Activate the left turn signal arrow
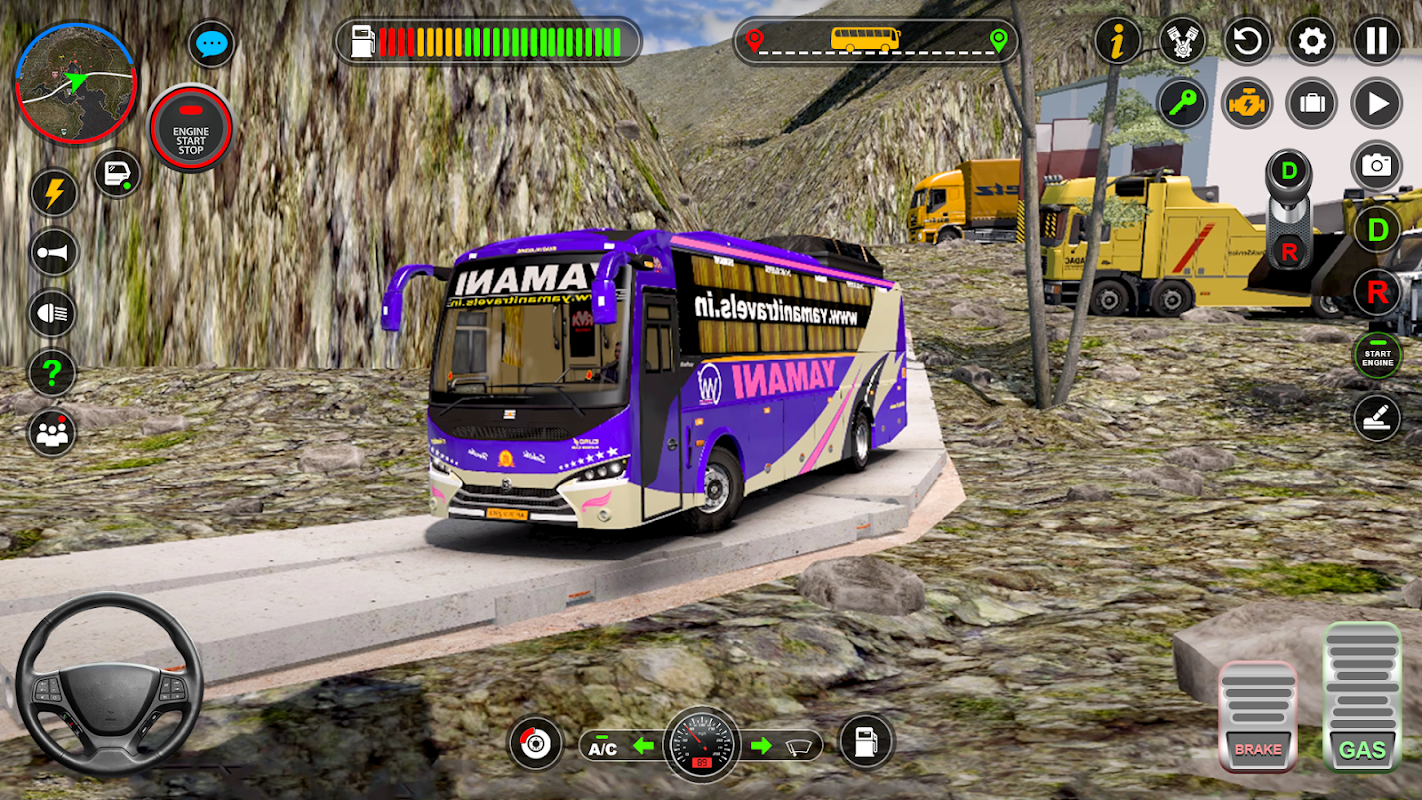This screenshot has width=1422, height=800. 643,746
